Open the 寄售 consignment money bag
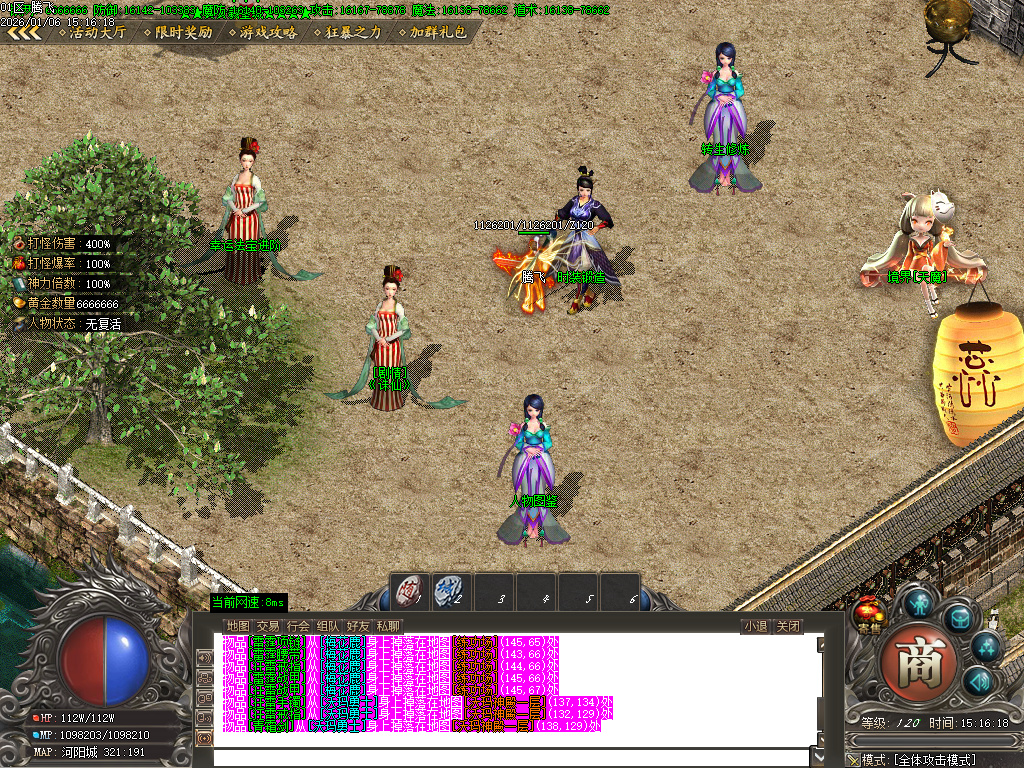Viewport: 1024px width, 768px height. tap(867, 615)
